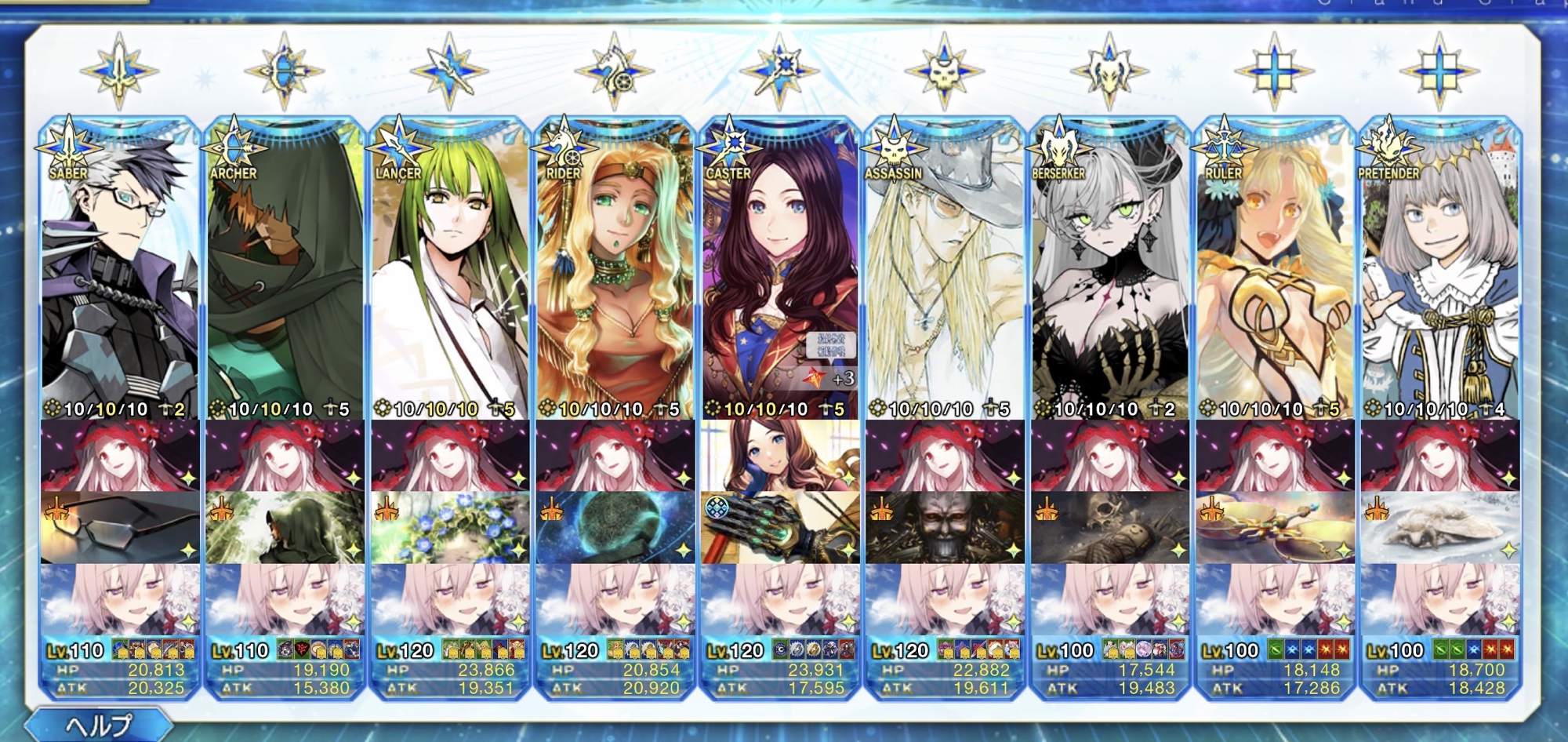Open the ヘルプ help button
Screen dimensions: 1568x742
click(x=98, y=725)
